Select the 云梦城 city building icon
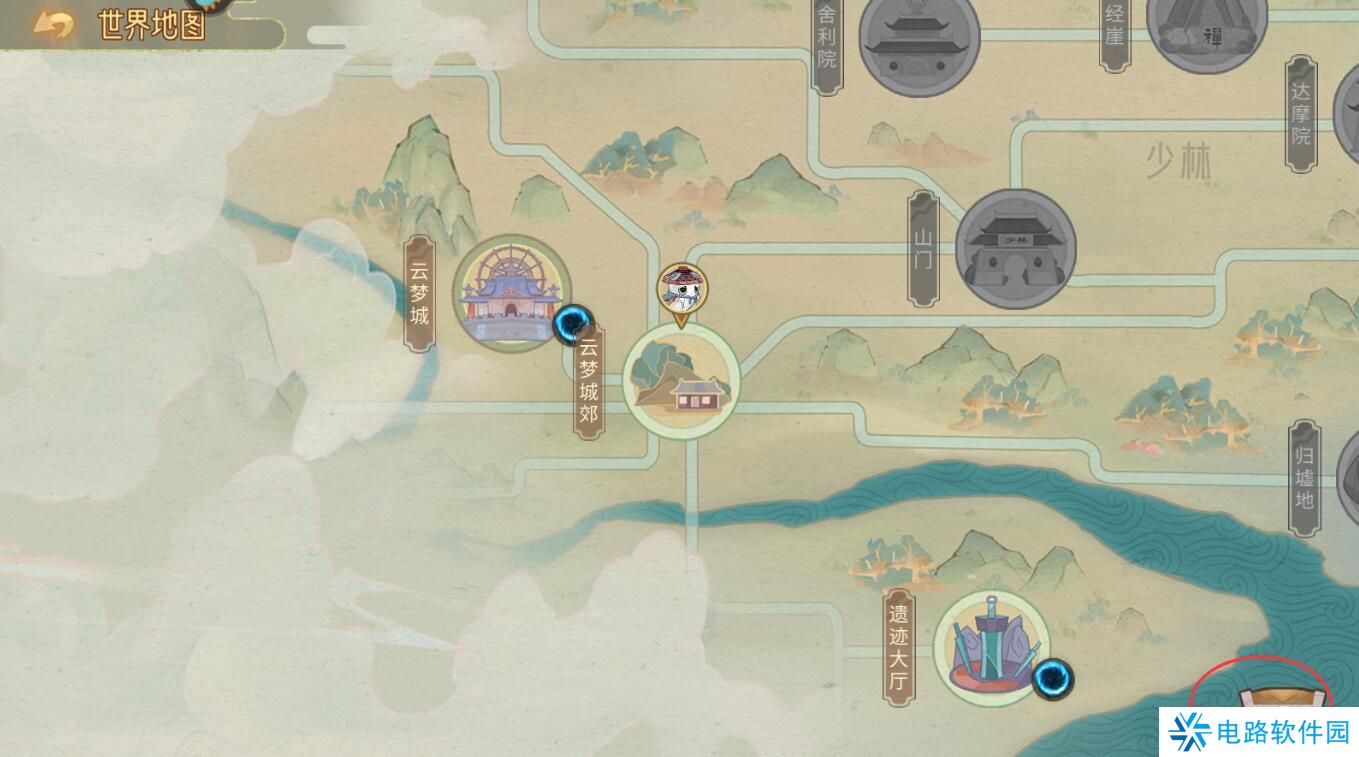The width and height of the screenshot is (1359, 757). (512, 292)
